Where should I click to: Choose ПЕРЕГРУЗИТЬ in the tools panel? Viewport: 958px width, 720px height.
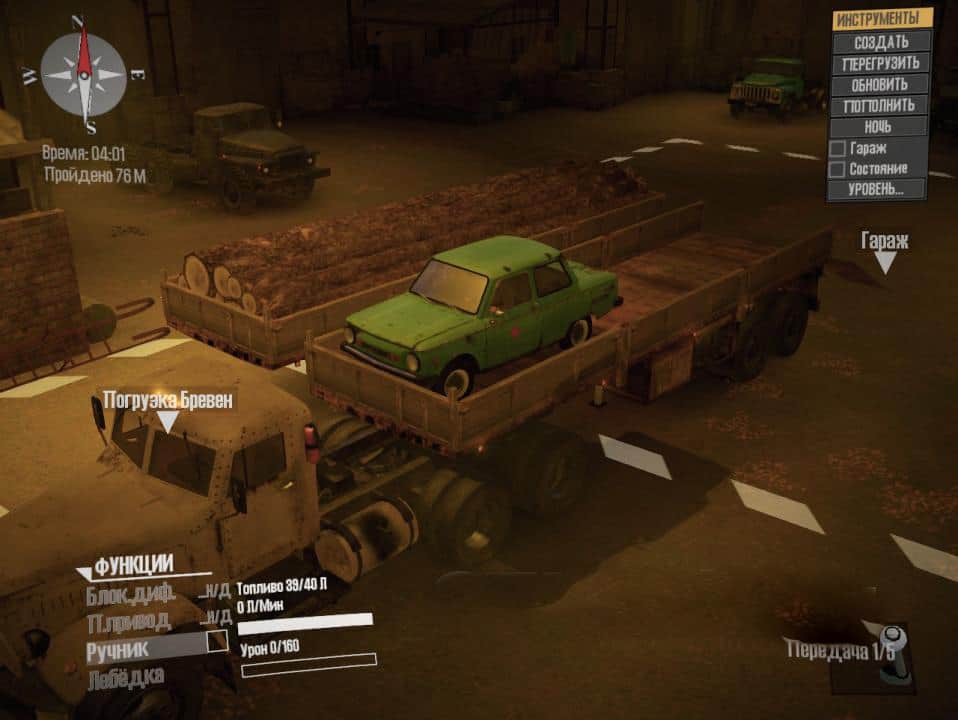(x=880, y=63)
